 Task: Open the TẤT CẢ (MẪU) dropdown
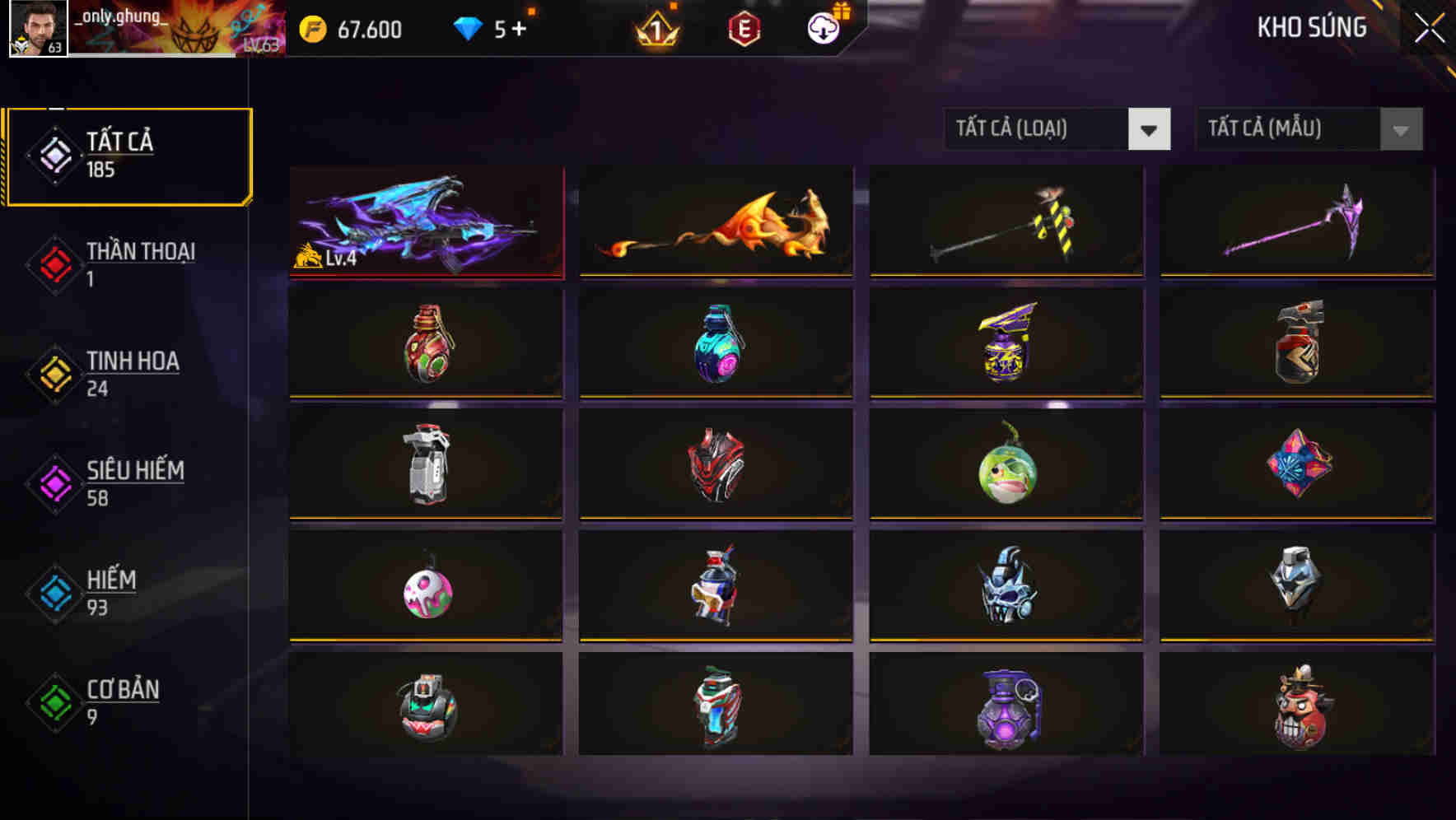click(1293, 129)
